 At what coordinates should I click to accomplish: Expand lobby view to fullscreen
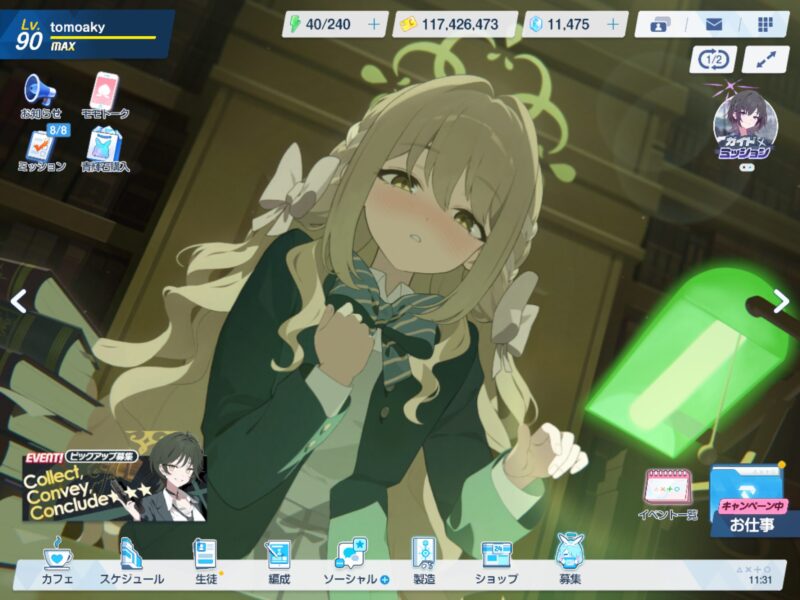point(766,60)
